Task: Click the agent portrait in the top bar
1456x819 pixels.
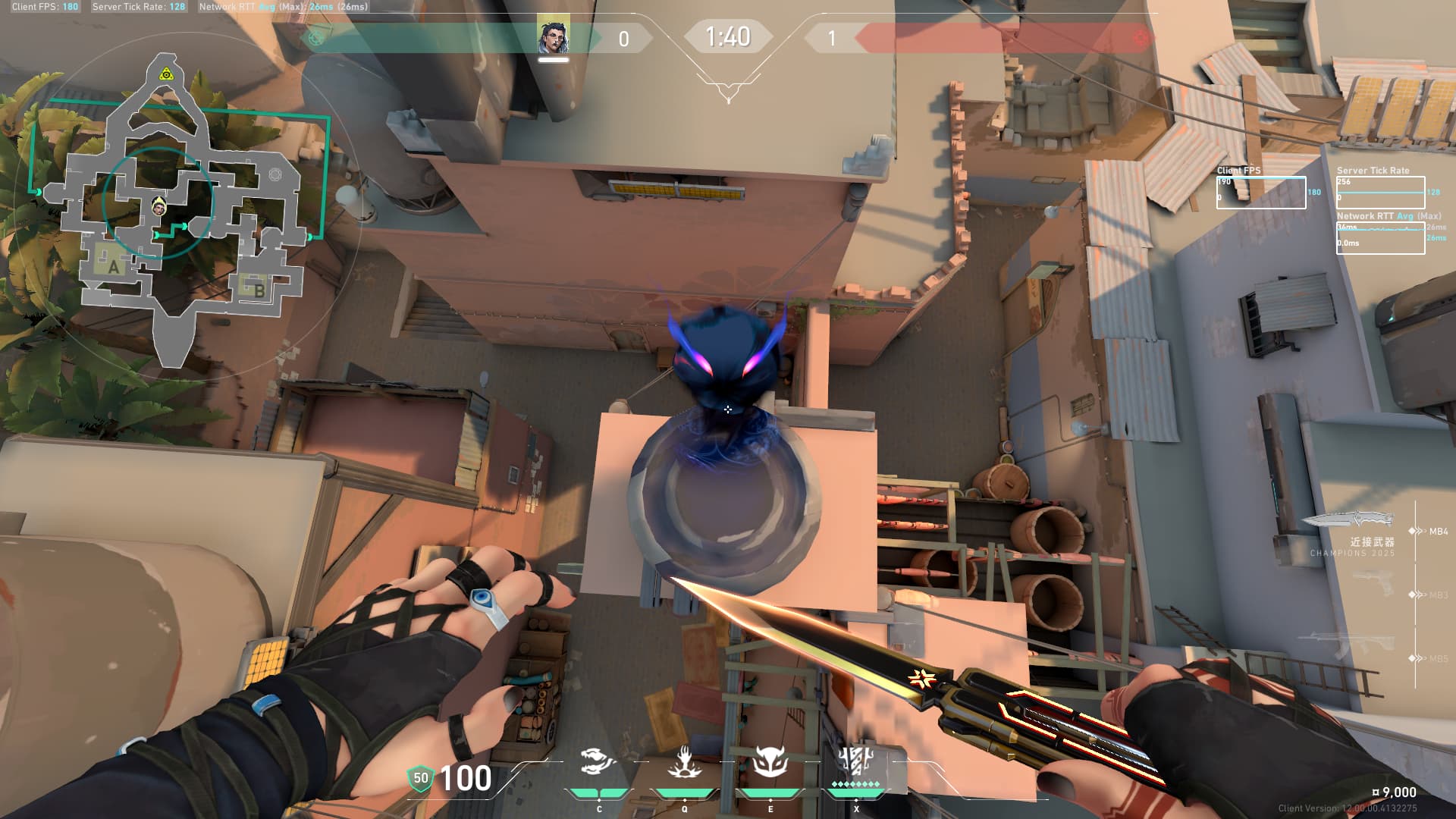Action: click(x=554, y=37)
